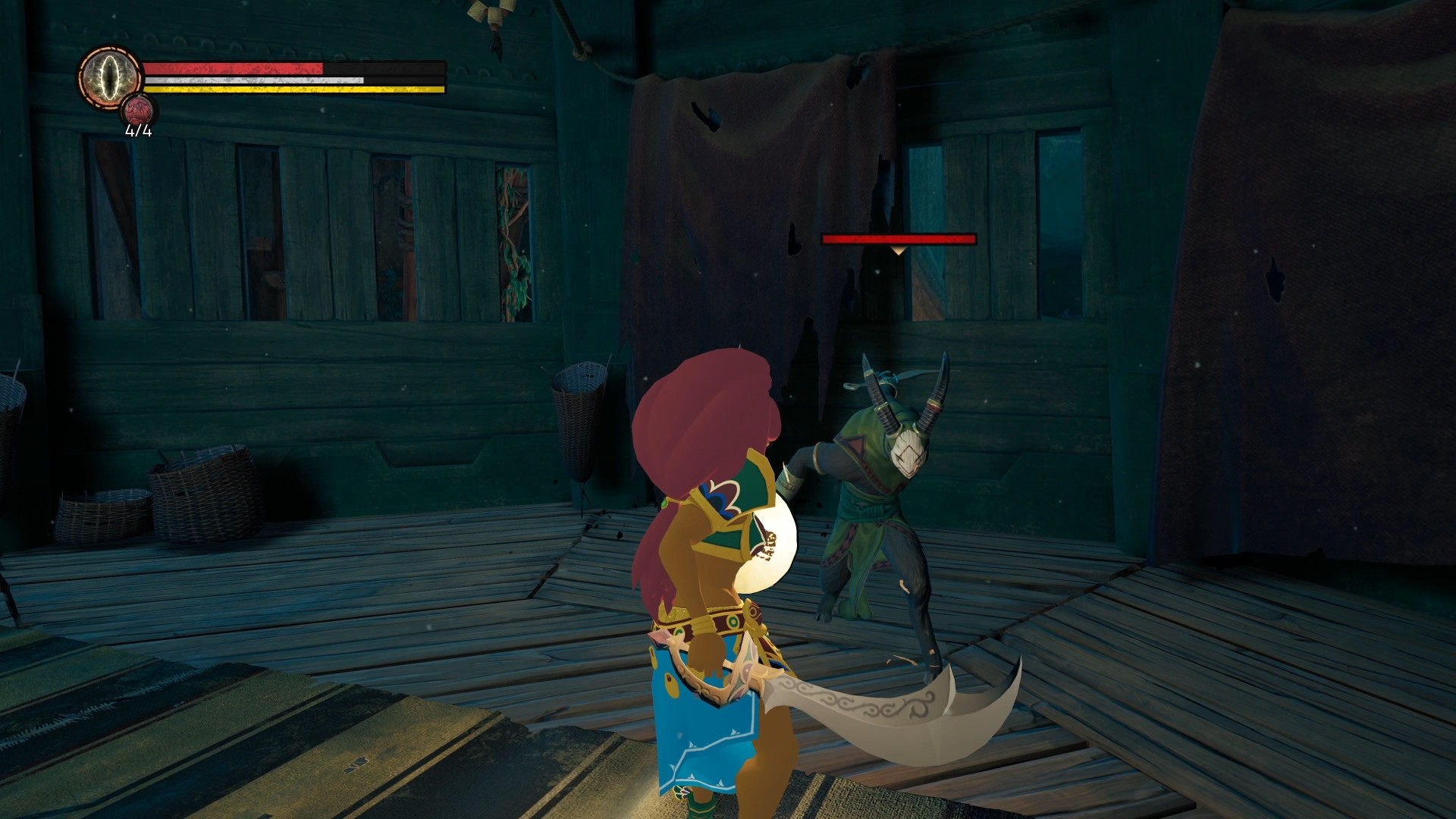
Task: Click the glowing eye emblem in the HUD
Action: pyautogui.click(x=108, y=78)
